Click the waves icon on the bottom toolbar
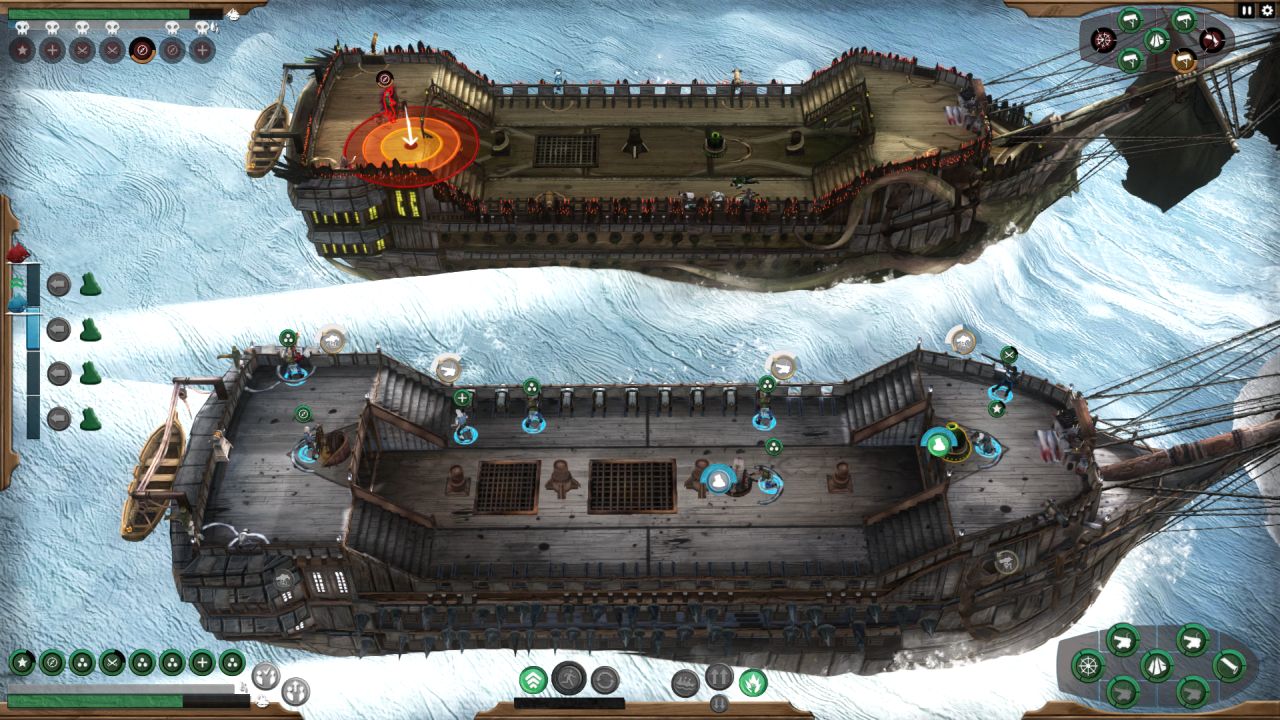This screenshot has width=1280, height=720. point(686,682)
